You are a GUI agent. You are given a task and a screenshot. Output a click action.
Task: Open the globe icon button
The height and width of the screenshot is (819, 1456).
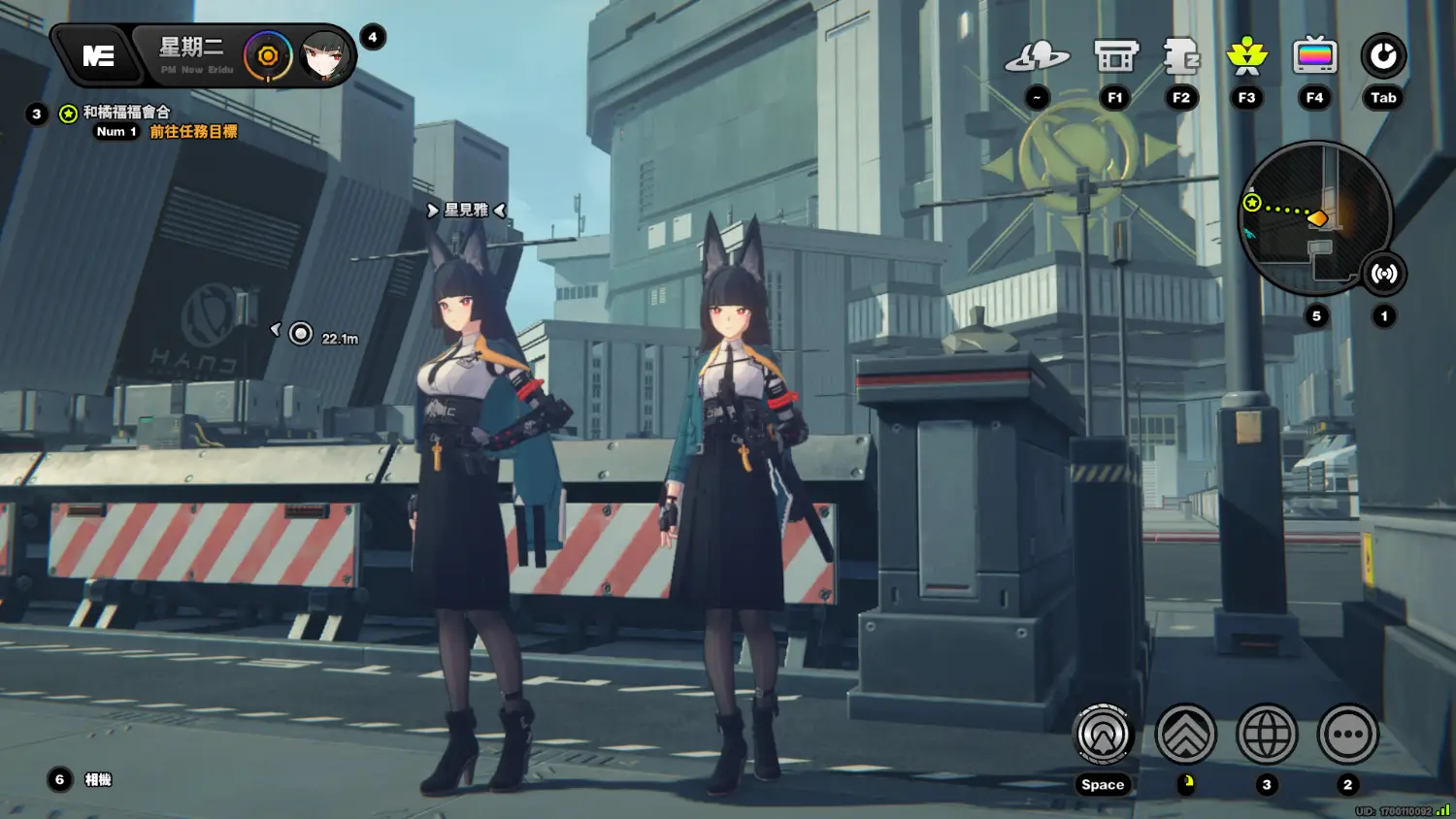point(1267,735)
